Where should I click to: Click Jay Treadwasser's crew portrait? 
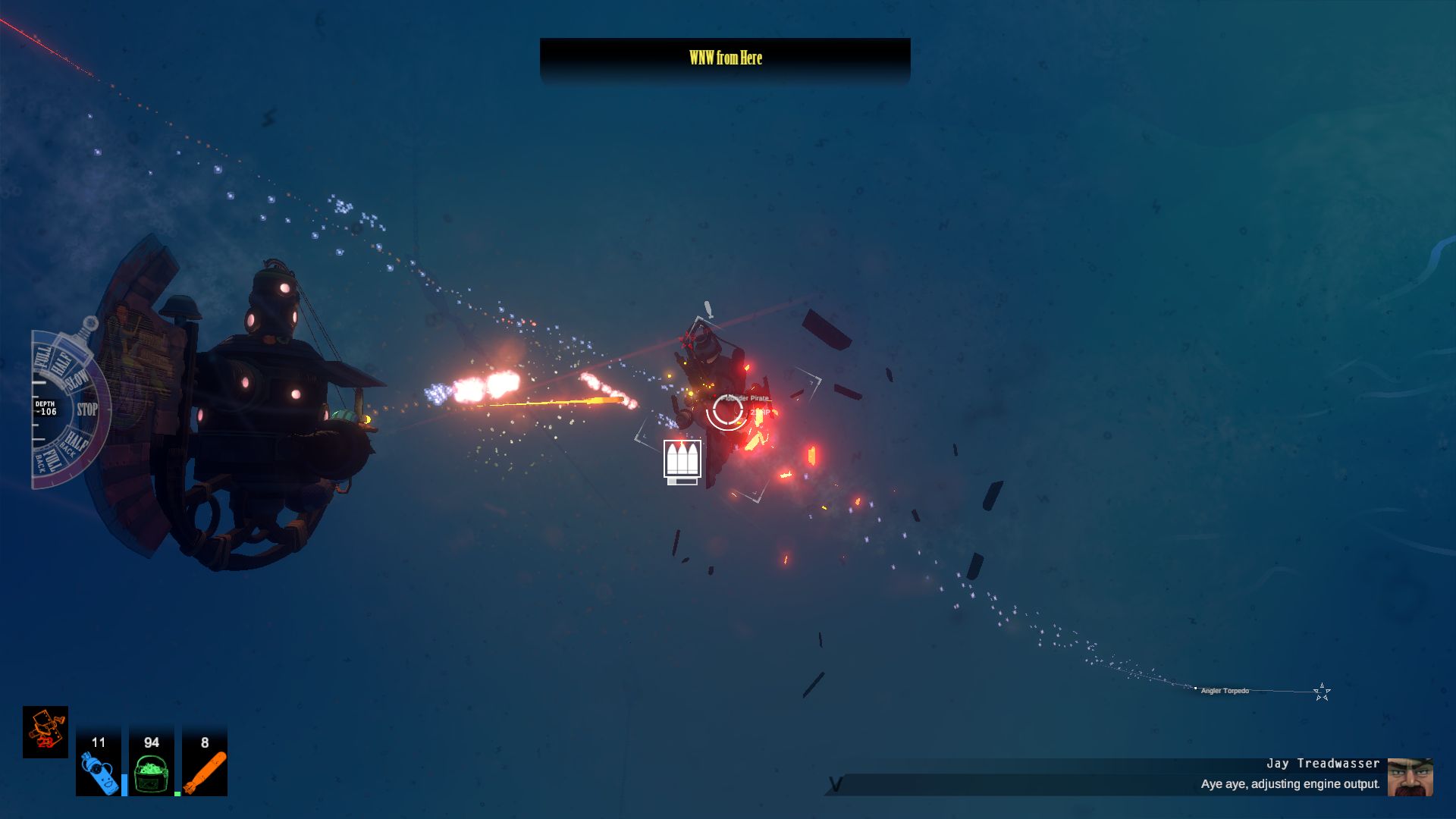pos(1410,777)
